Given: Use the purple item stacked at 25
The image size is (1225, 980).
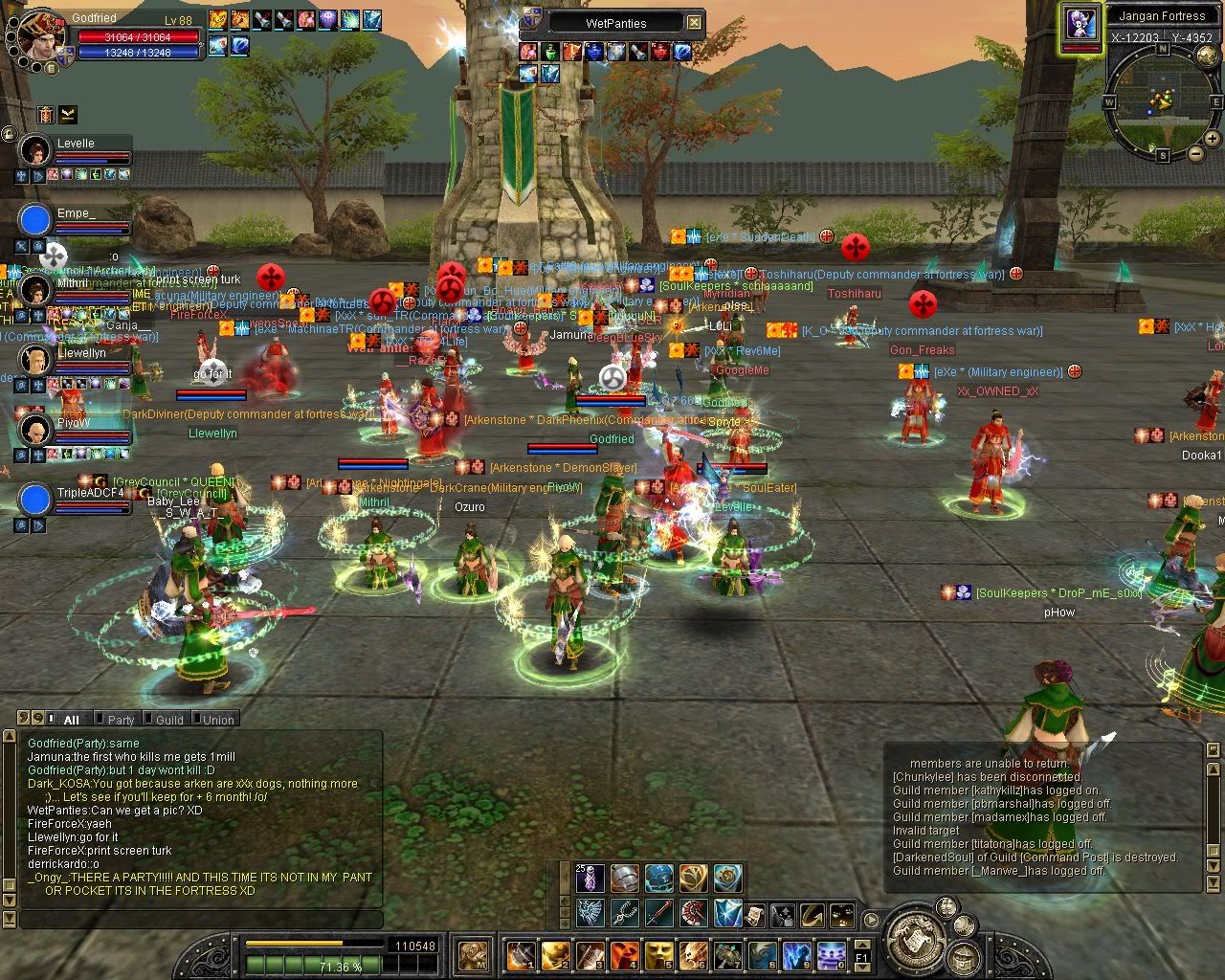Looking at the screenshot, I should (590, 878).
